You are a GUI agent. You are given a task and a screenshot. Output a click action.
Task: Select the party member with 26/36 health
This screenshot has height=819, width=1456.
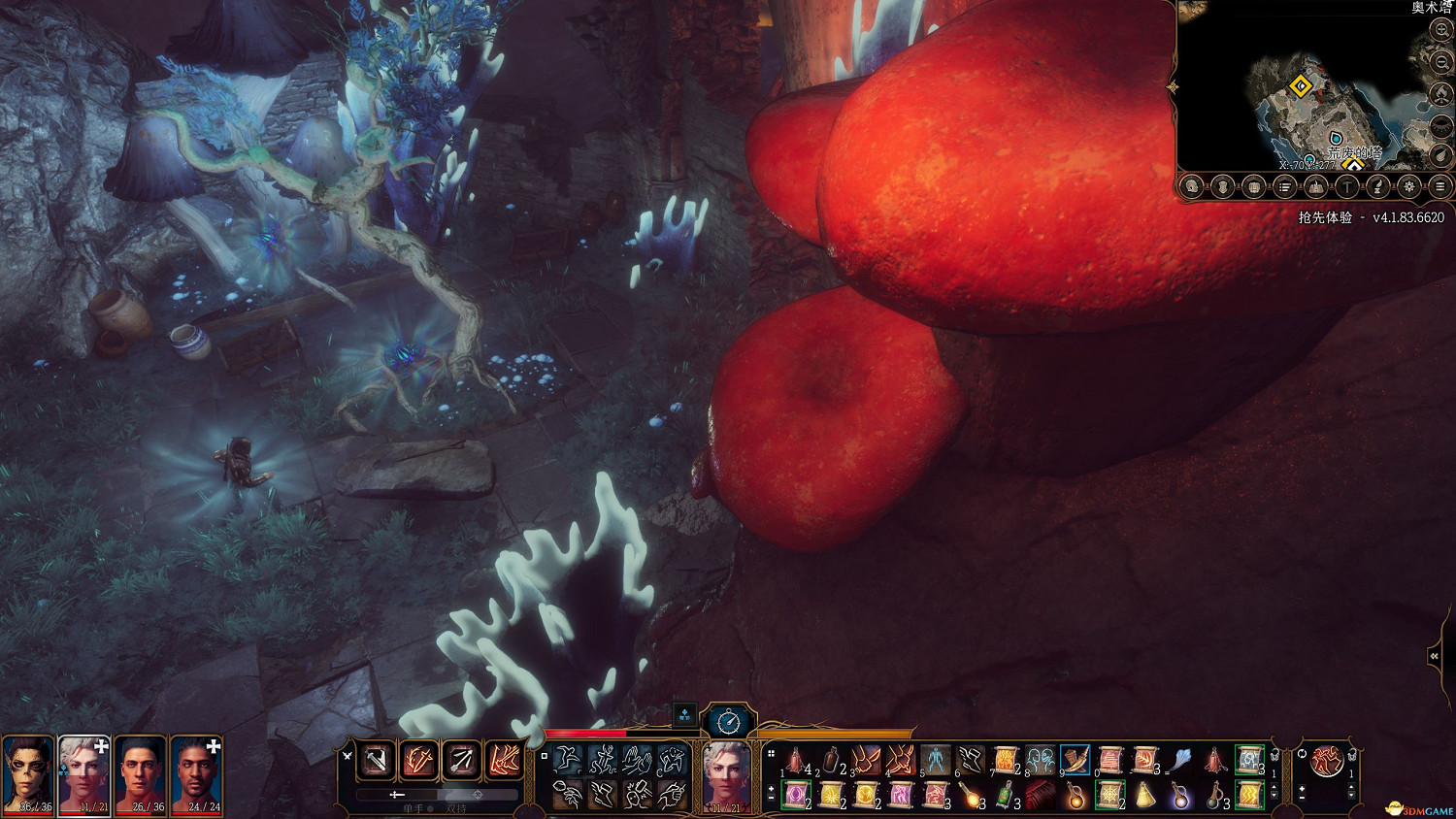[141, 774]
